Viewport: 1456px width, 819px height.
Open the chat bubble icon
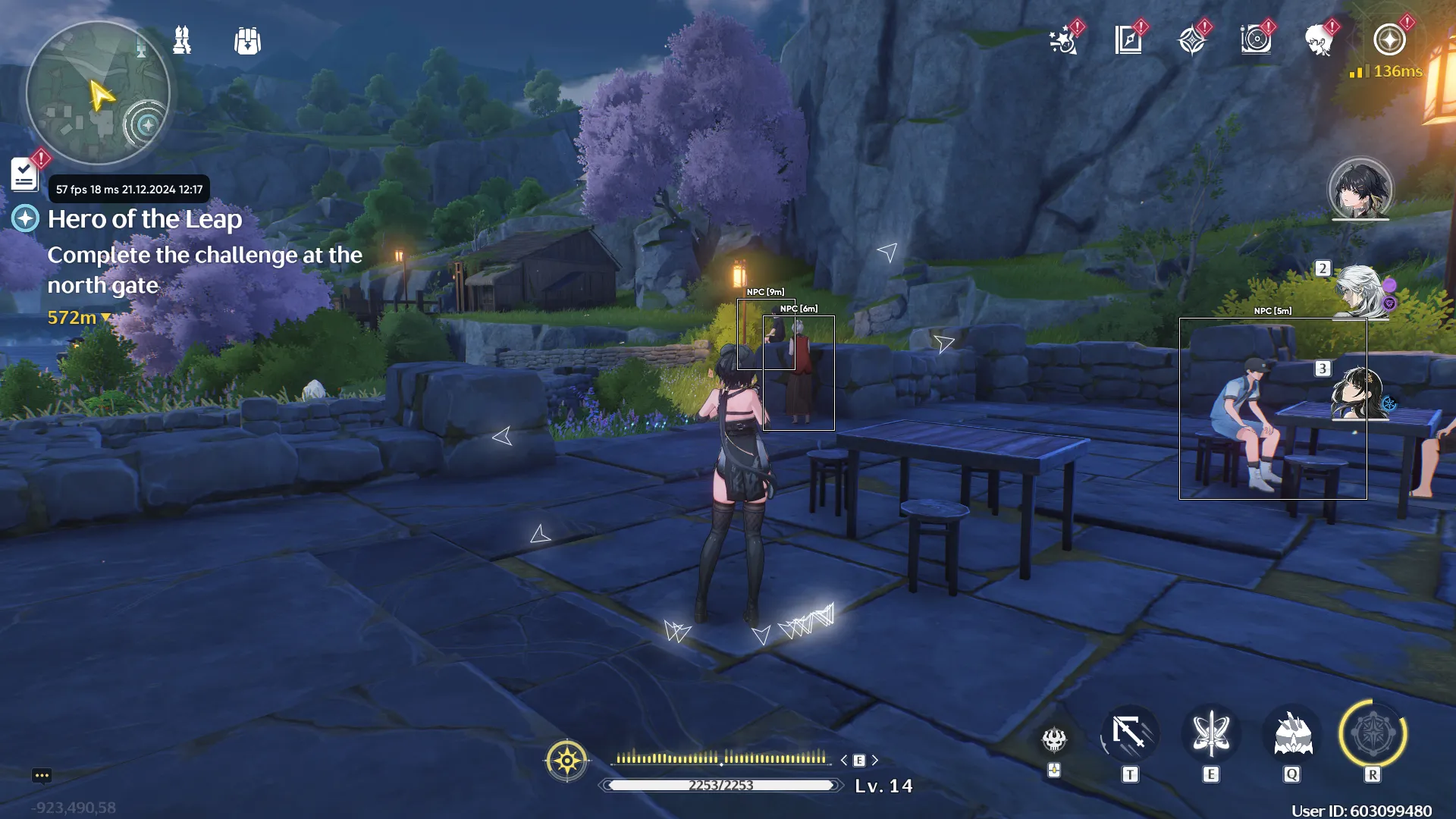pyautogui.click(x=42, y=775)
